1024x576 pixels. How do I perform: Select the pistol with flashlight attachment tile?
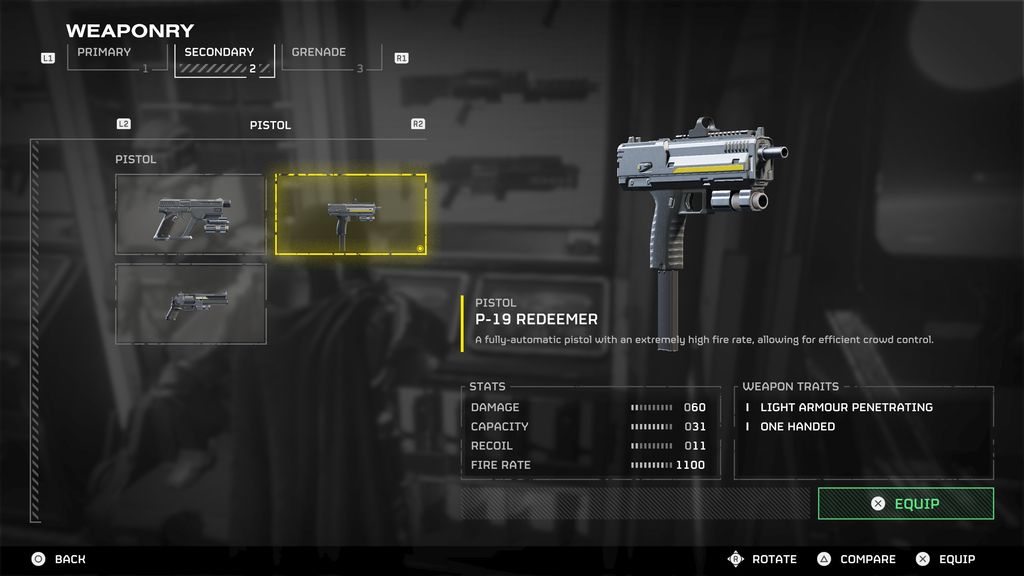191,214
